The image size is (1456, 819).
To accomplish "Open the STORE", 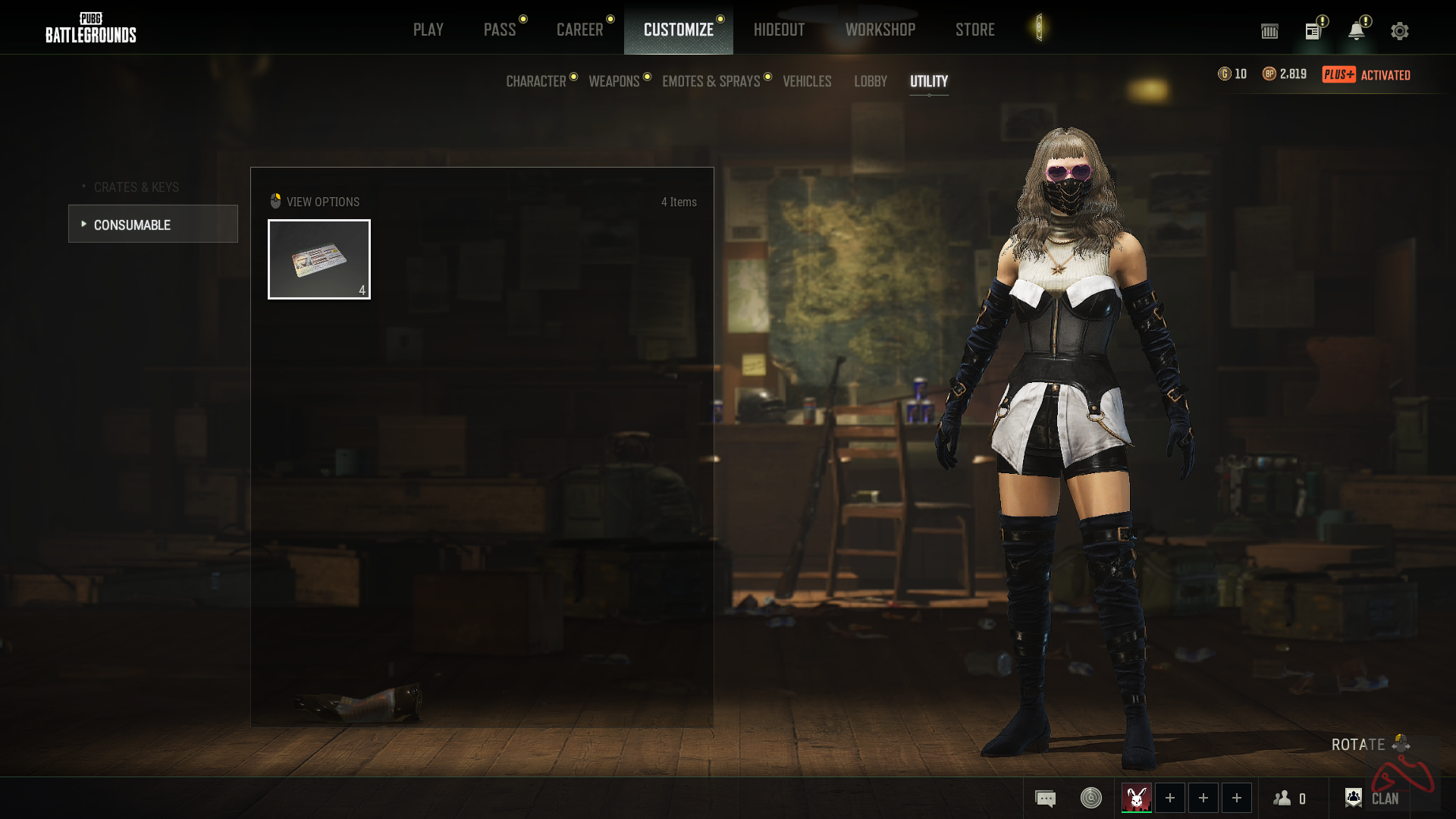I will (x=974, y=30).
